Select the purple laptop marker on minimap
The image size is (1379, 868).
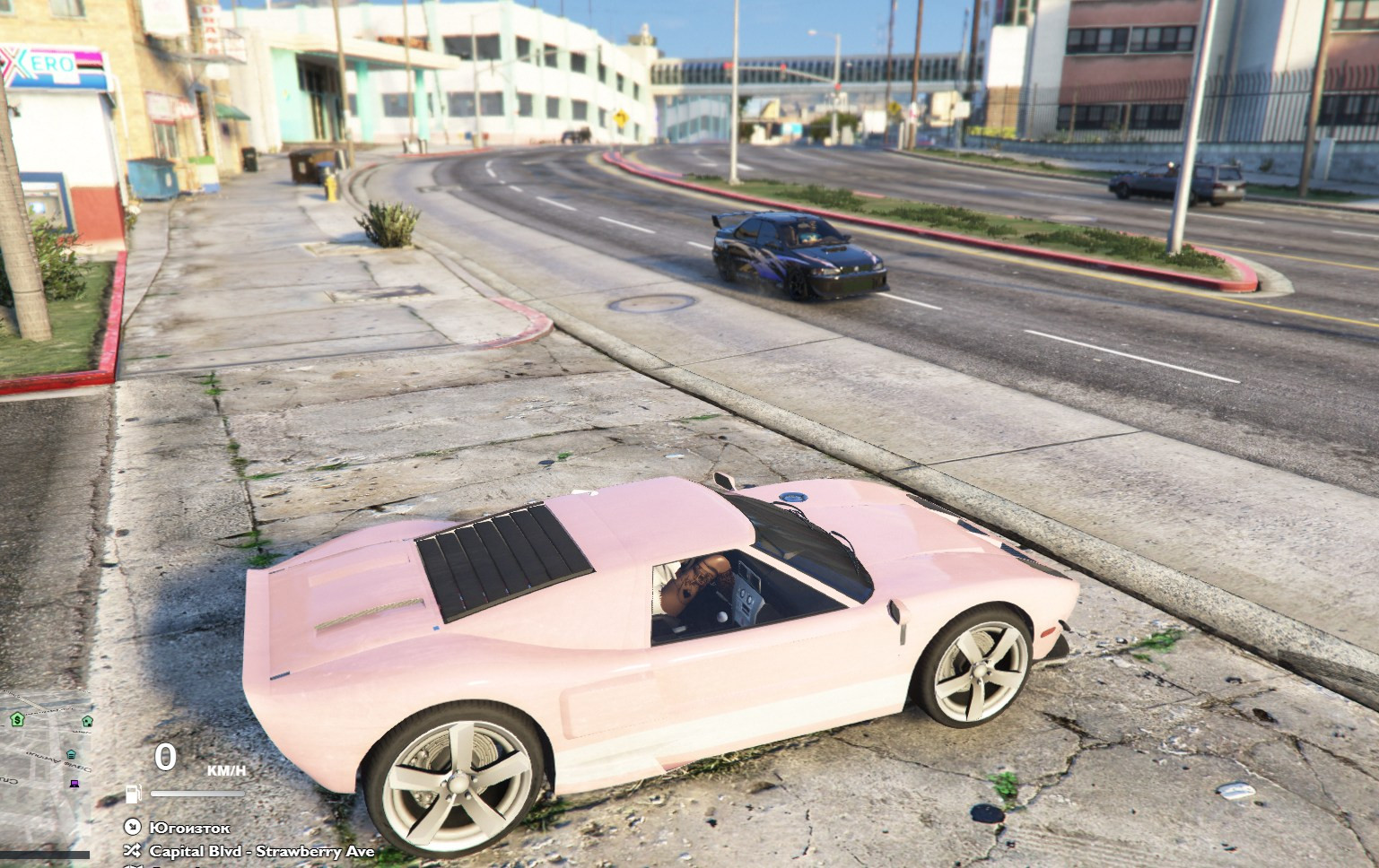tap(74, 784)
